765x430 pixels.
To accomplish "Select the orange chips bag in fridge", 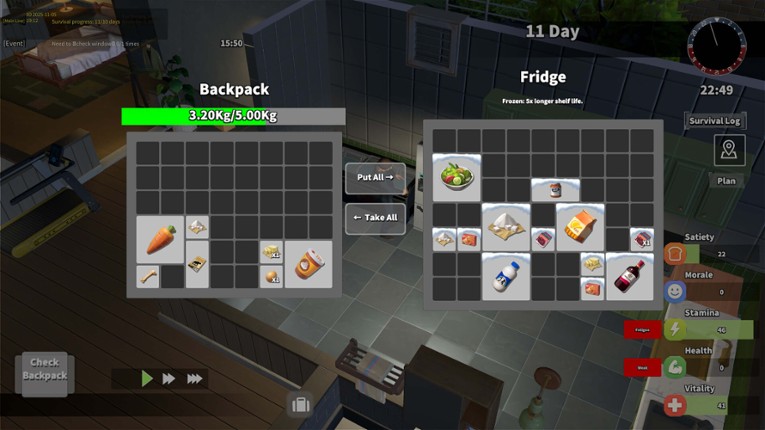I will tap(580, 227).
